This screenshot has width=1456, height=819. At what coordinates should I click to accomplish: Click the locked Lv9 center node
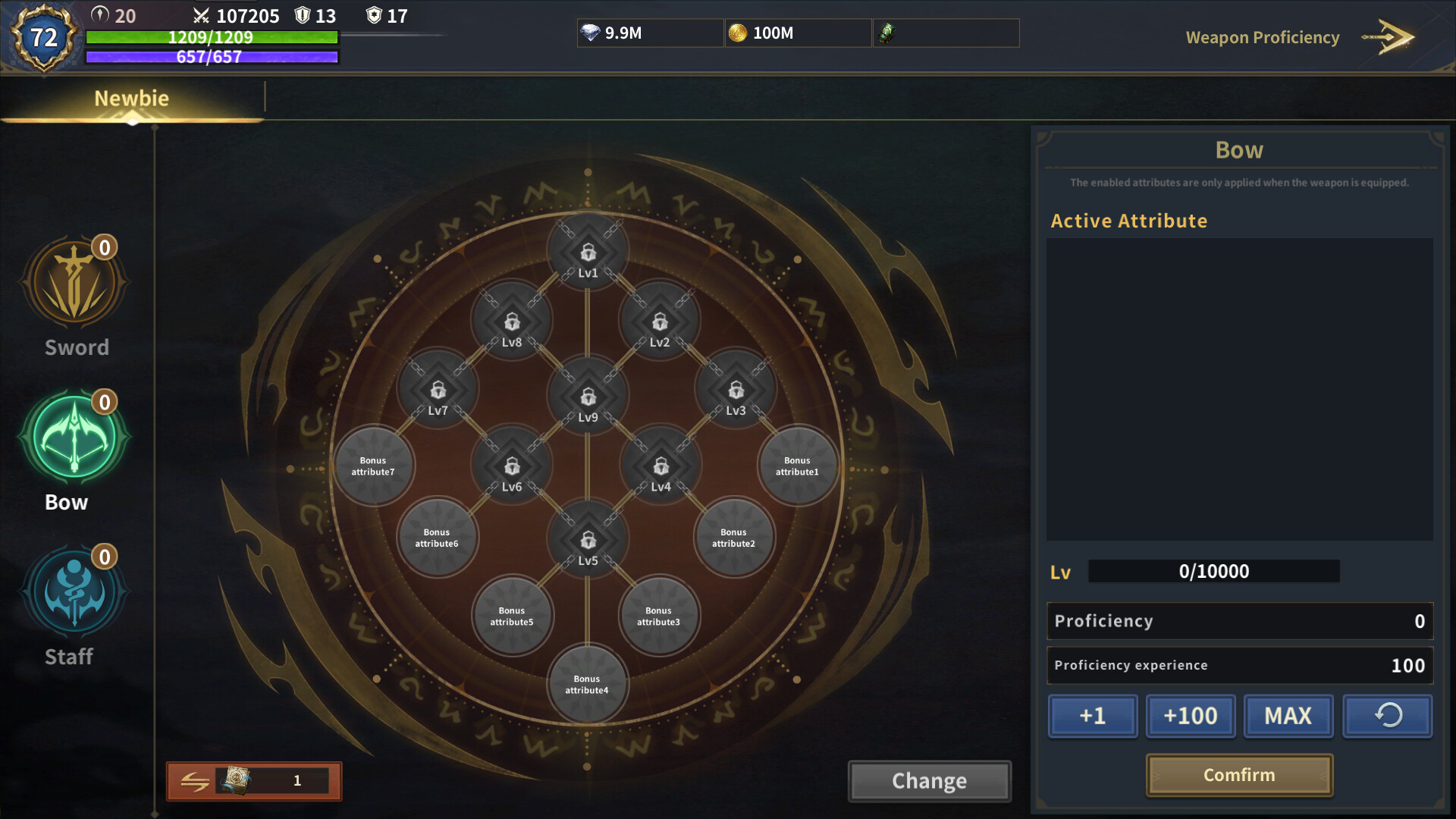(587, 395)
